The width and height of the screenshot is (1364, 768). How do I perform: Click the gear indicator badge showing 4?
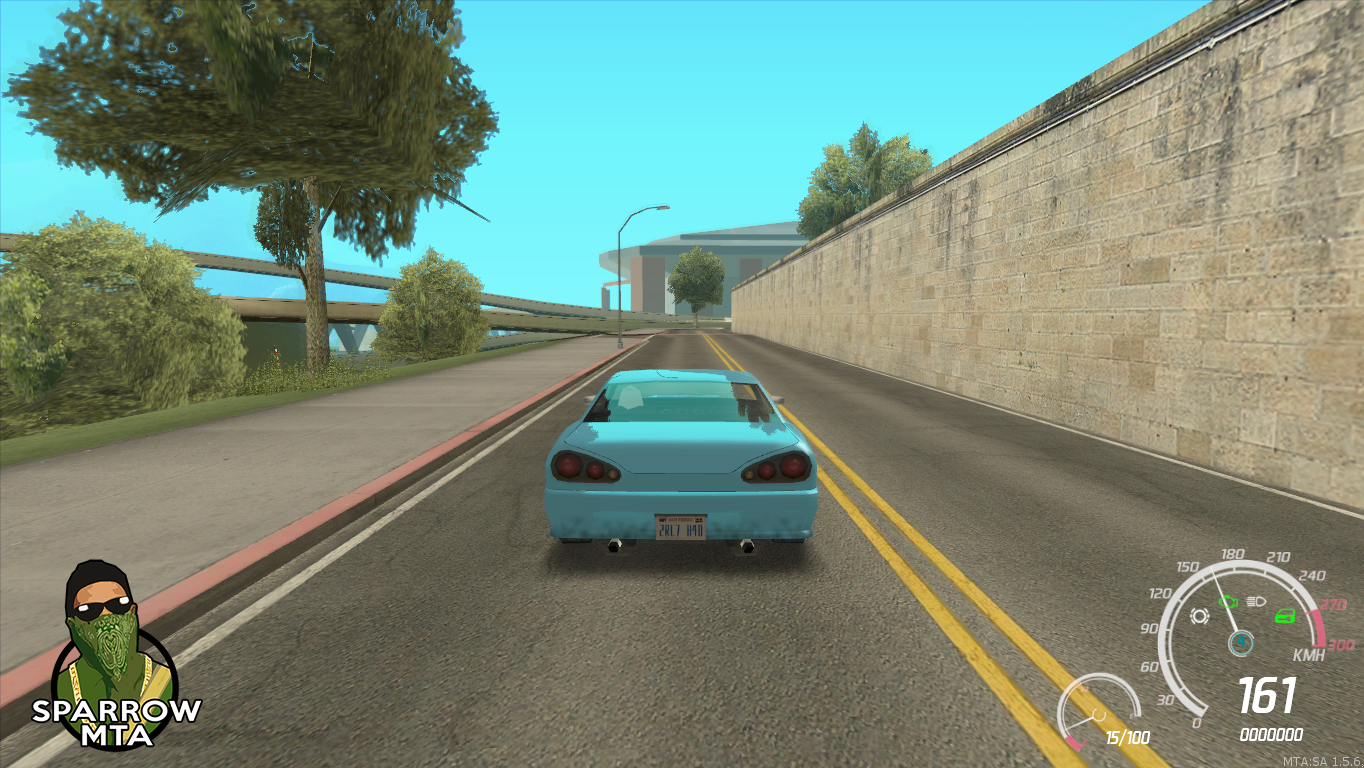[1241, 641]
